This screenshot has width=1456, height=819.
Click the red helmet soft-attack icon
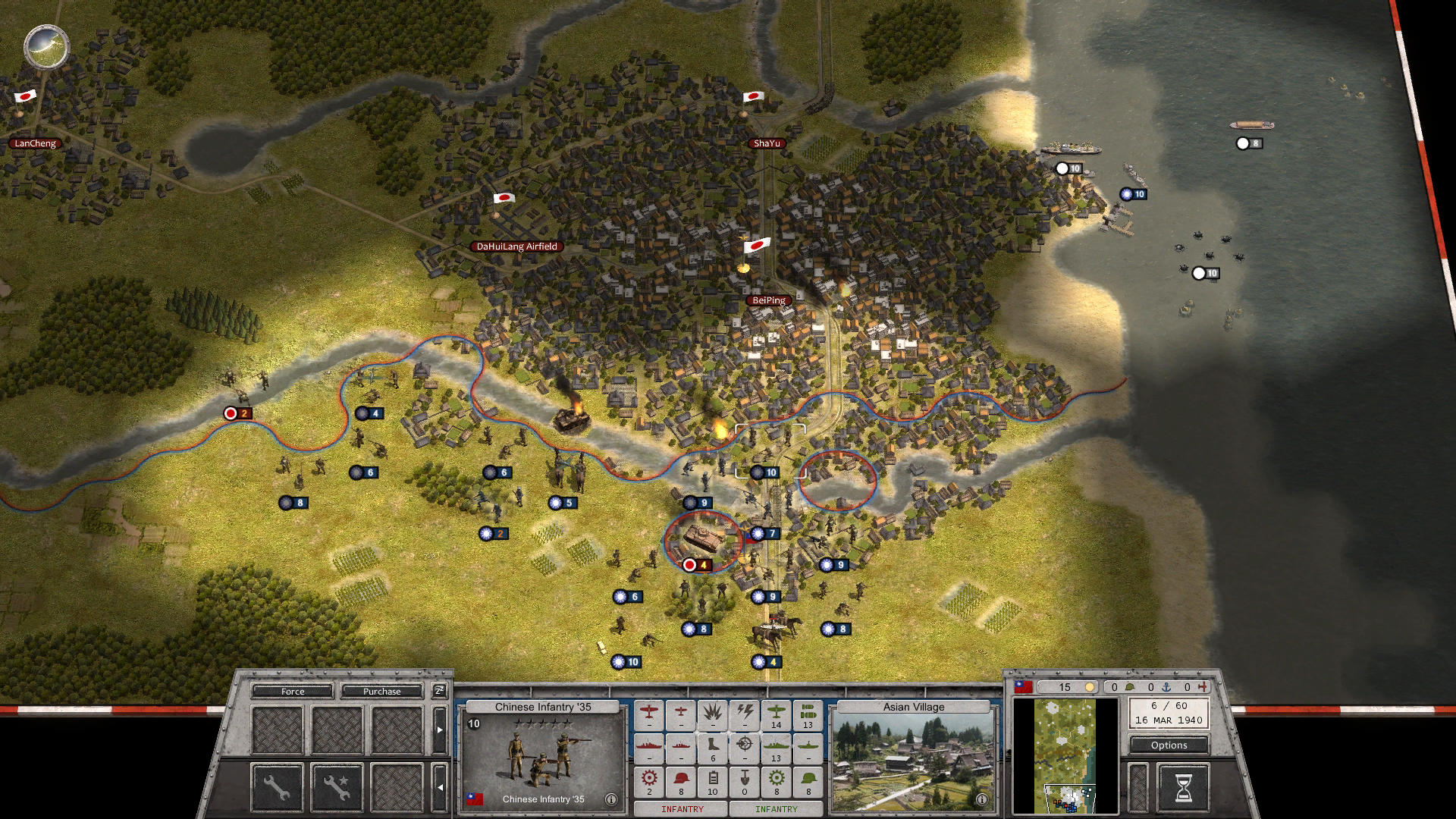click(680, 779)
